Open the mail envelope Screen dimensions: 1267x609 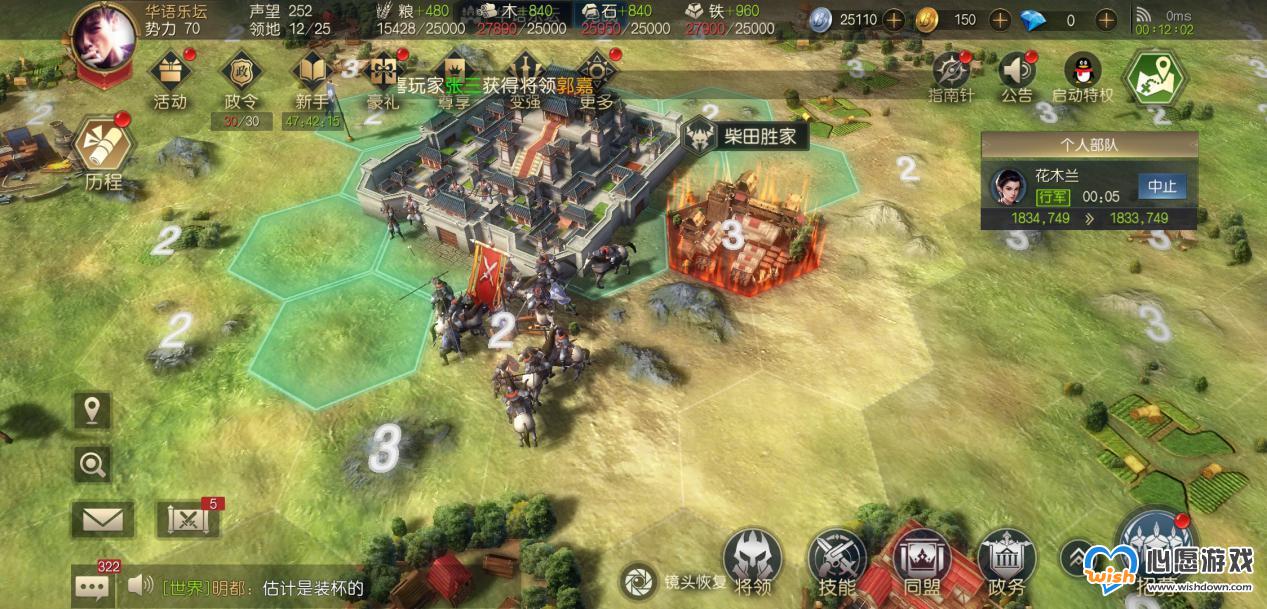[102, 519]
